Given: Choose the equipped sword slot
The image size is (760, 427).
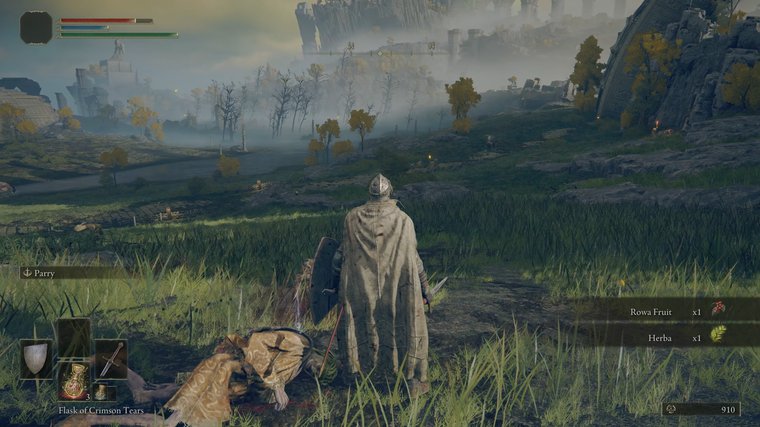Looking at the screenshot, I should pos(111,358).
